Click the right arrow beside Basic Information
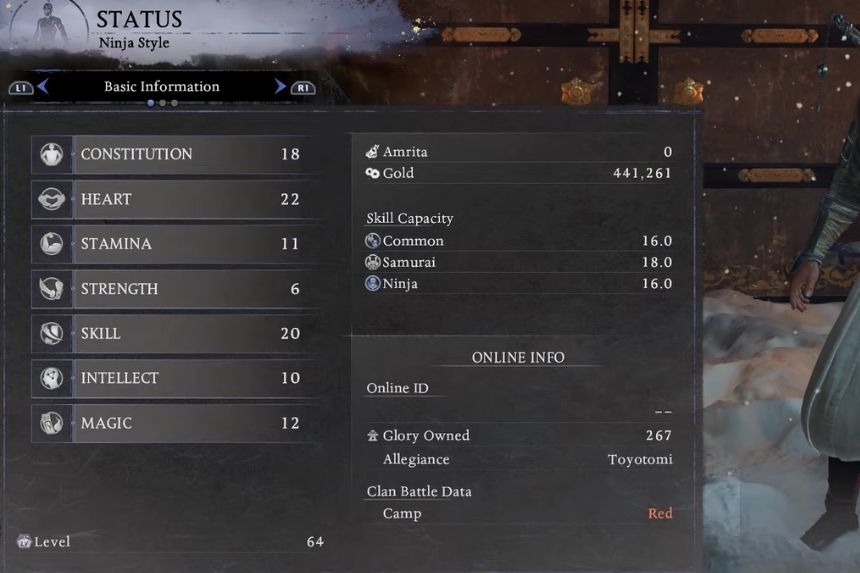860x573 pixels. 280,87
